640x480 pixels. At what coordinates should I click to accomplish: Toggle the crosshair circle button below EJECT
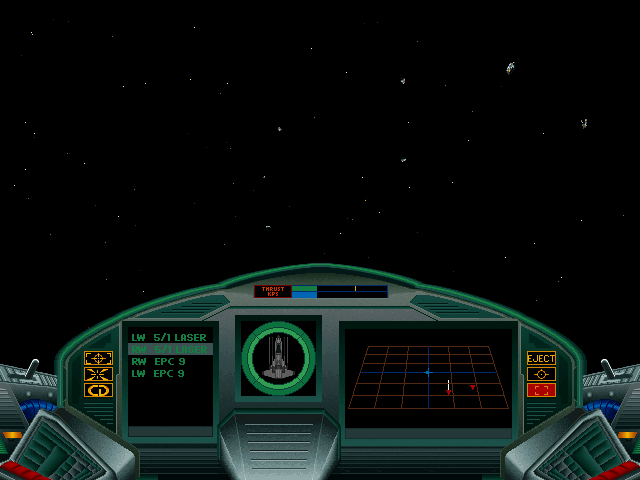[541, 374]
